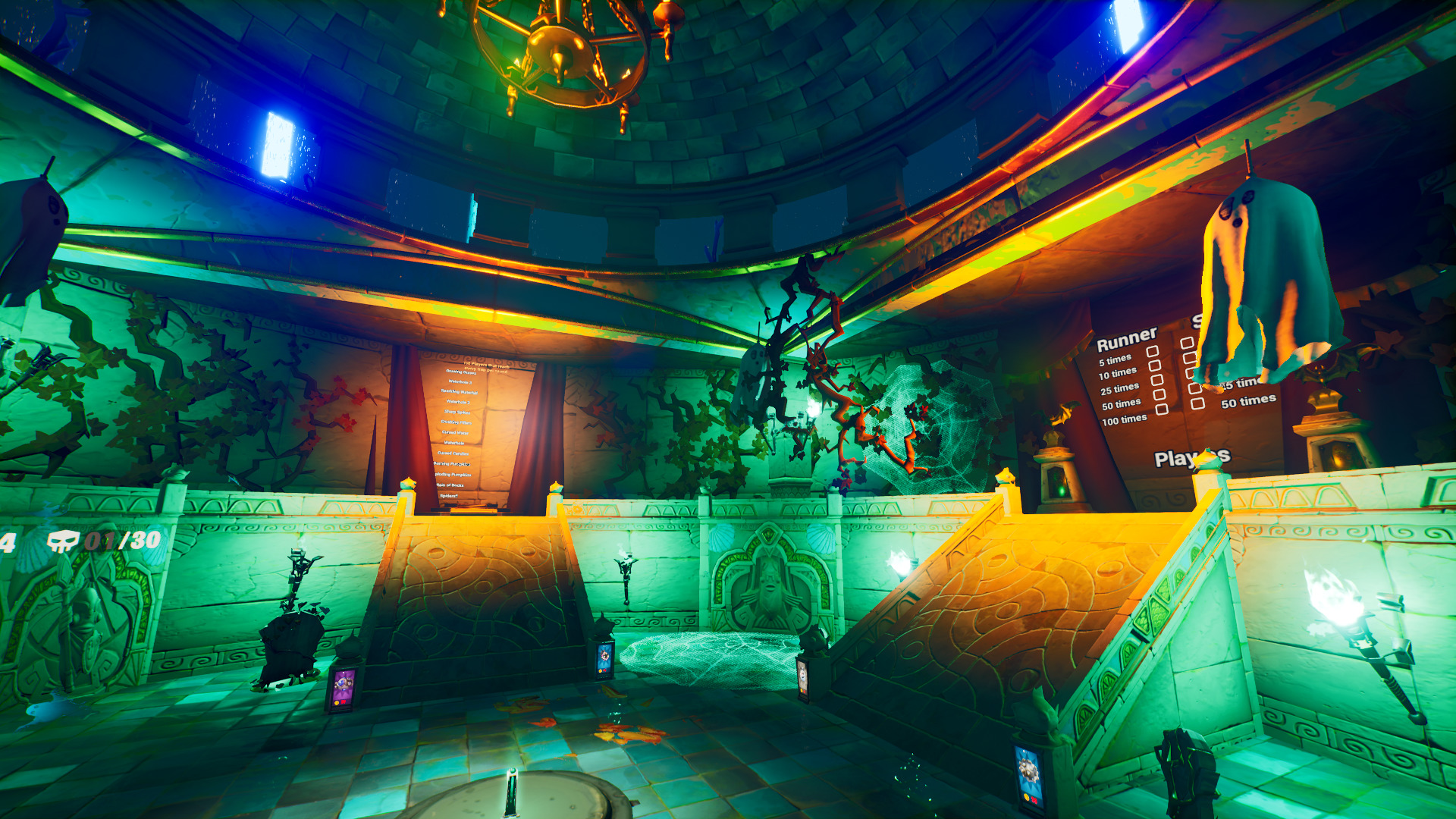
Task: Click 'Burning Pumpkins' in the trap list
Action: pyautogui.click(x=452, y=463)
